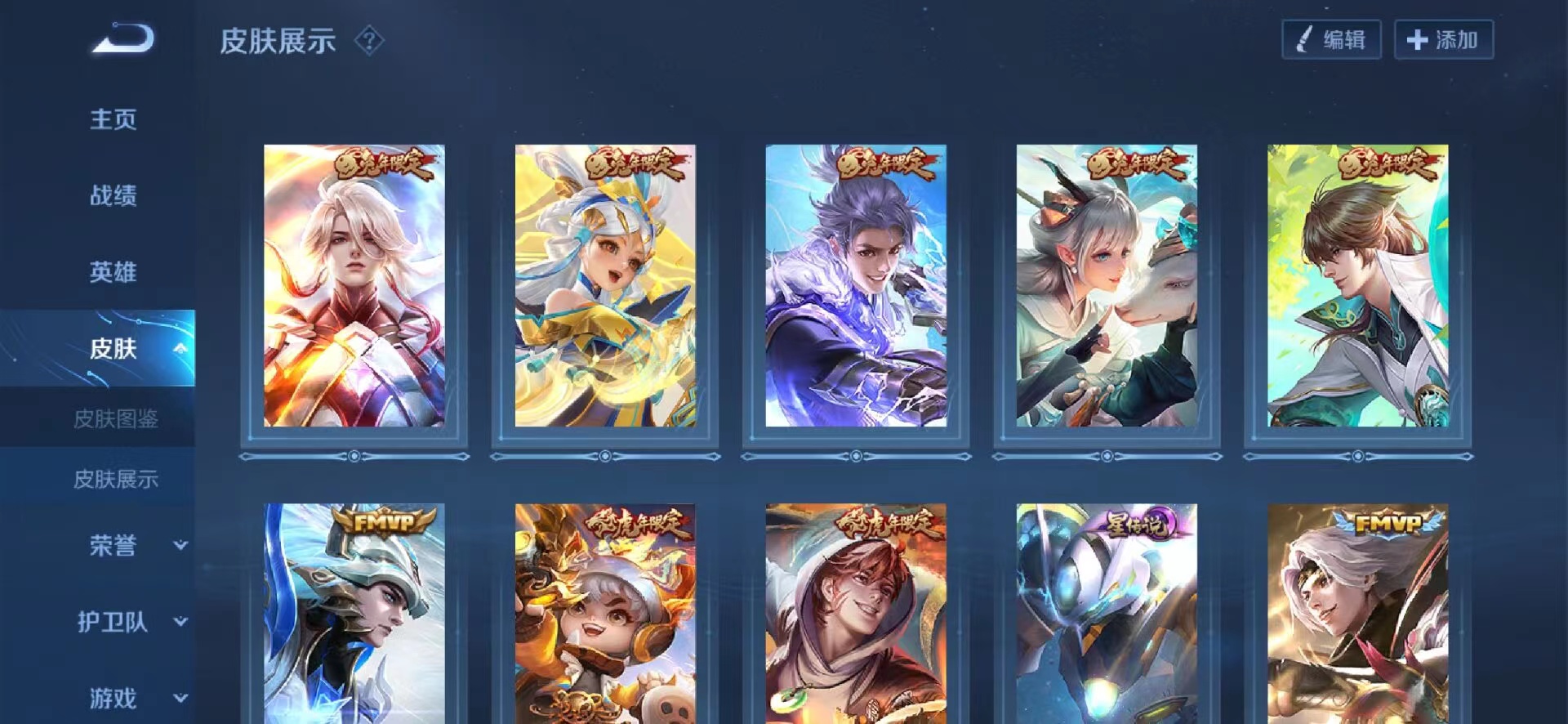Select the purple-haired lightning swordsman skin
1568x724 pixels.
click(x=856, y=286)
